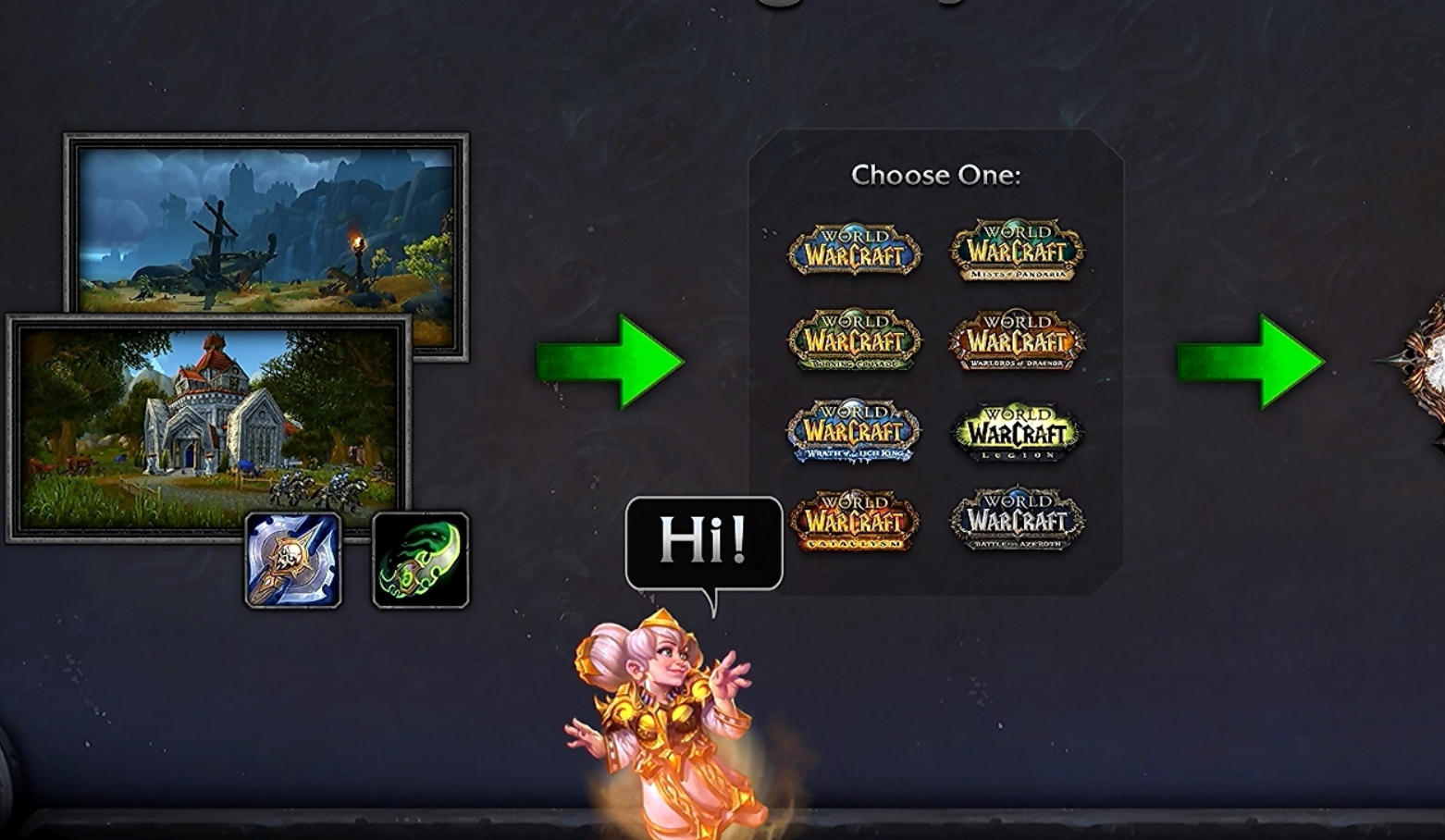The width and height of the screenshot is (1445, 840).
Task: Click the green fel ring item icon
Action: point(421,562)
